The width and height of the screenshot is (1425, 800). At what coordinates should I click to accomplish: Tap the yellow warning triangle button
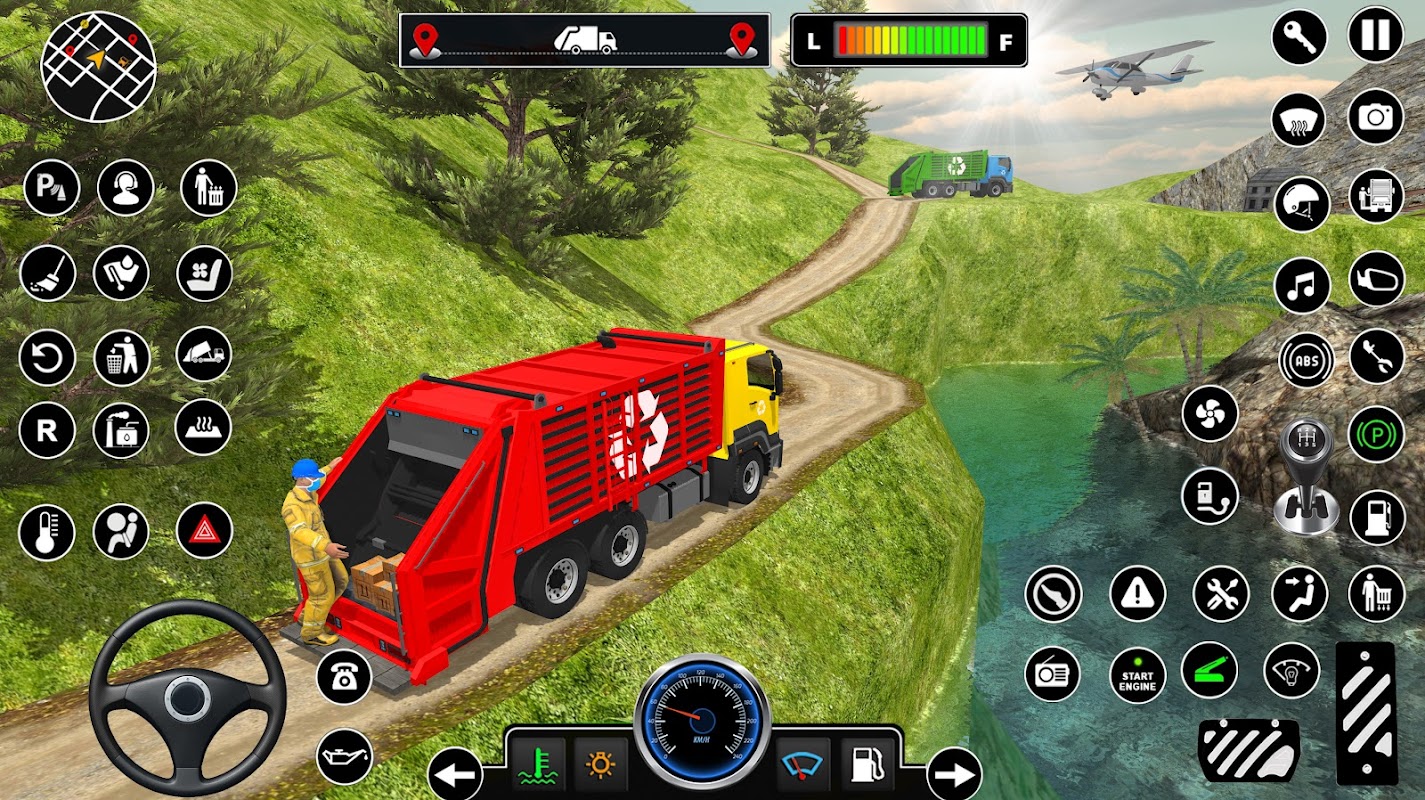(1137, 594)
